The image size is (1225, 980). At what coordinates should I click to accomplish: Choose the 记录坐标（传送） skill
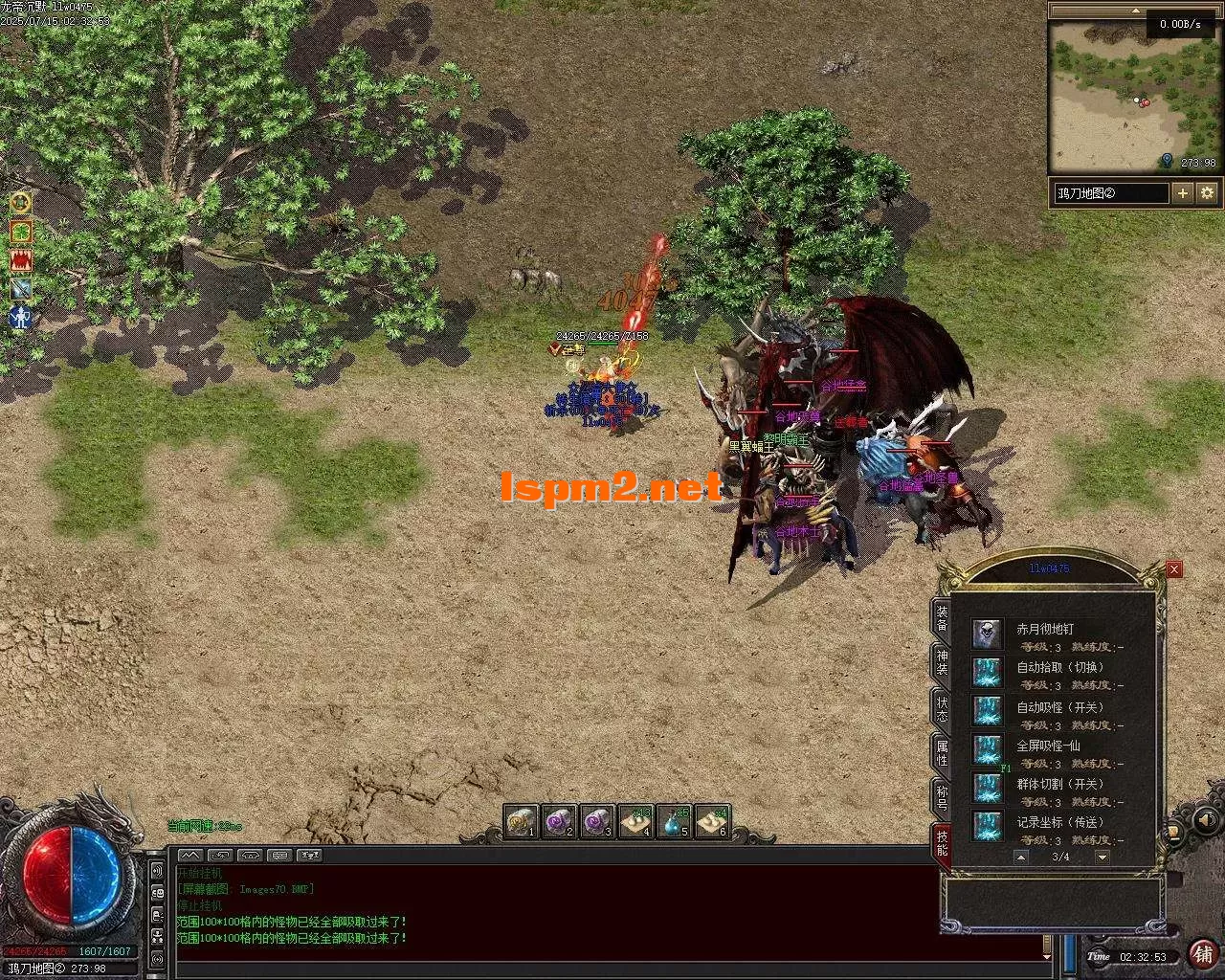point(987,826)
